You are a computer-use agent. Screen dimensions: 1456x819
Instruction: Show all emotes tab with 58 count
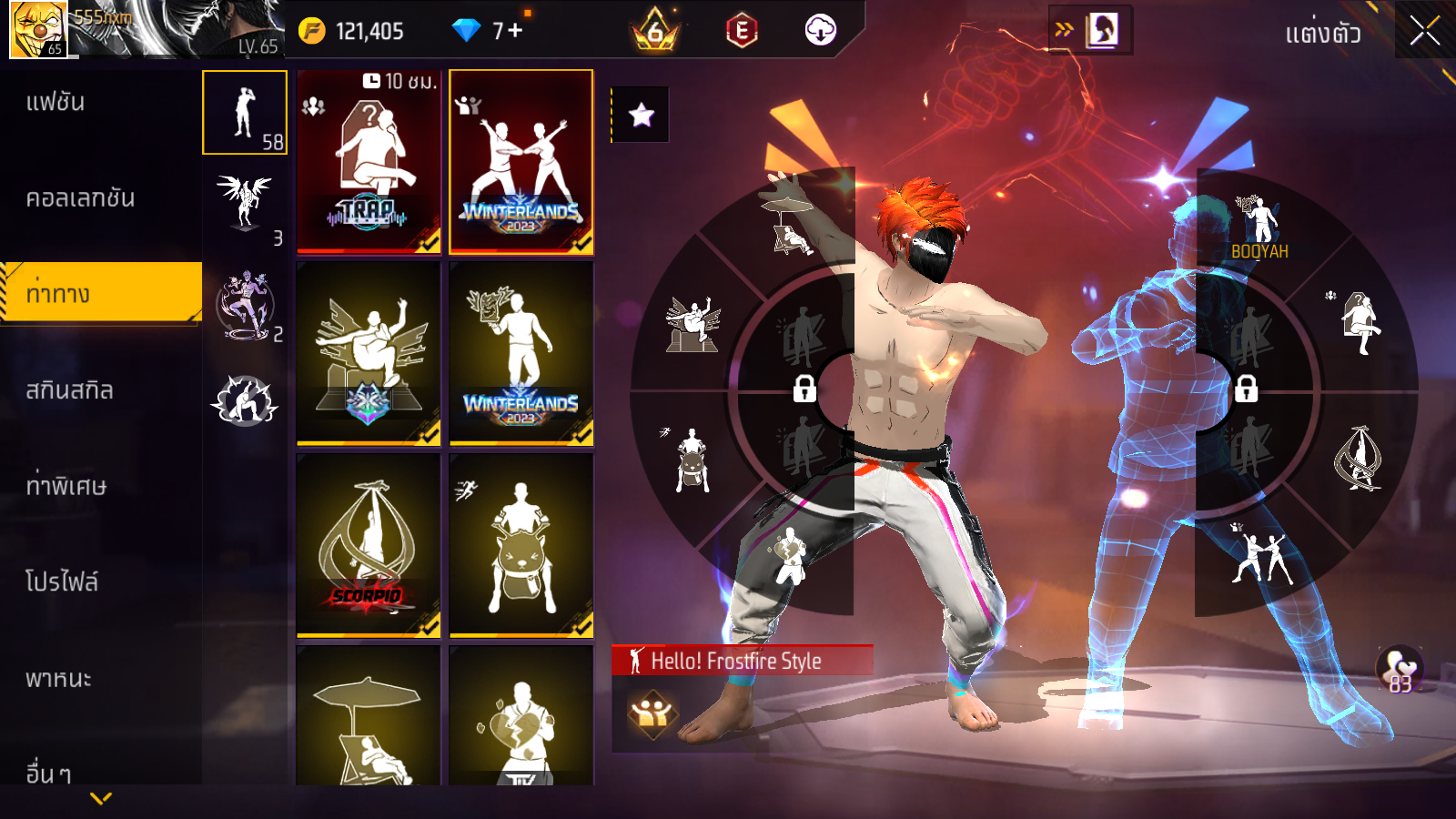tap(245, 113)
